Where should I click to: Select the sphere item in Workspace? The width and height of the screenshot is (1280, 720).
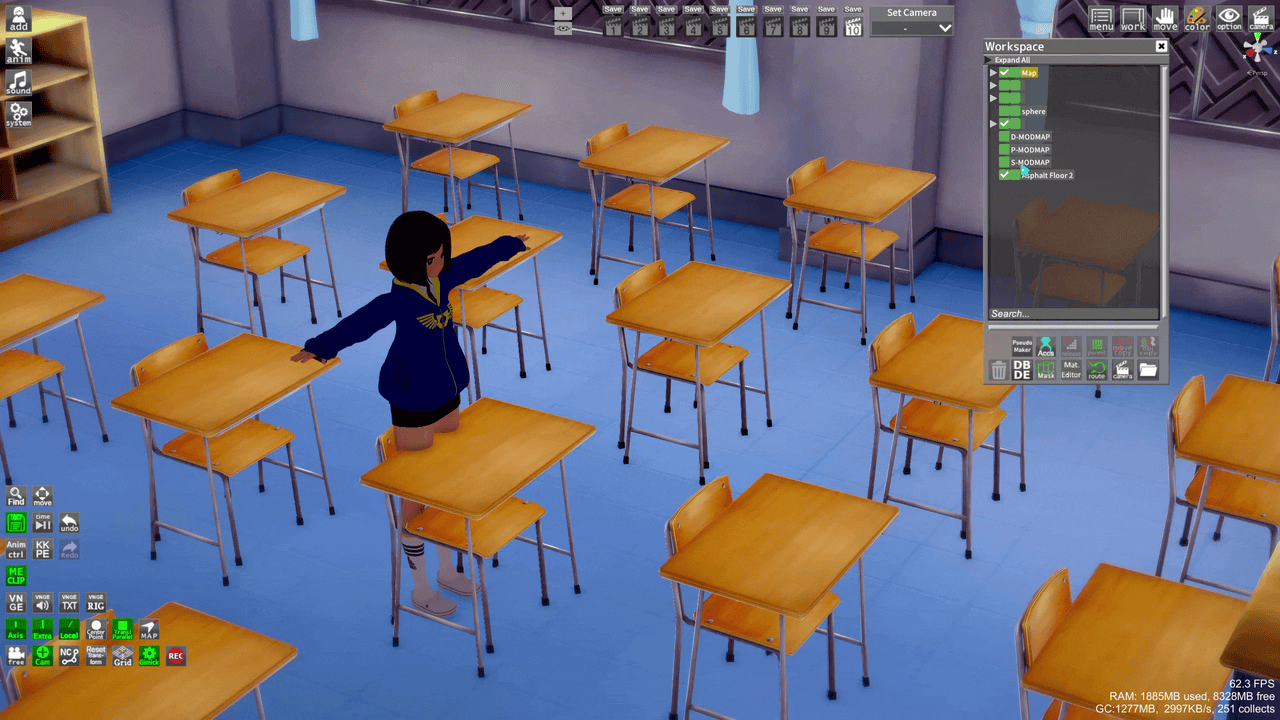pos(1033,112)
